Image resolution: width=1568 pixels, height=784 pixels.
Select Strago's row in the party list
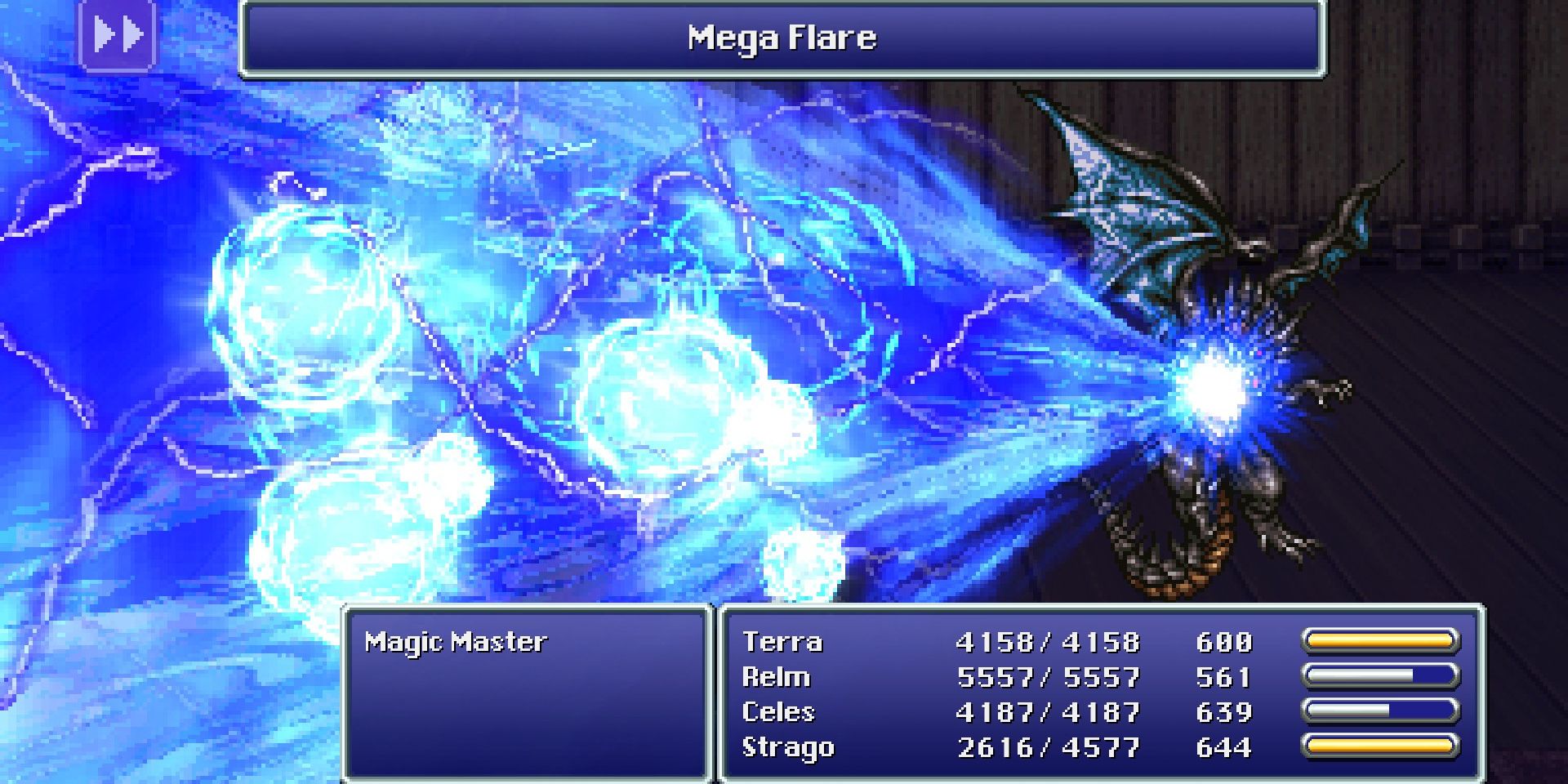click(787, 747)
